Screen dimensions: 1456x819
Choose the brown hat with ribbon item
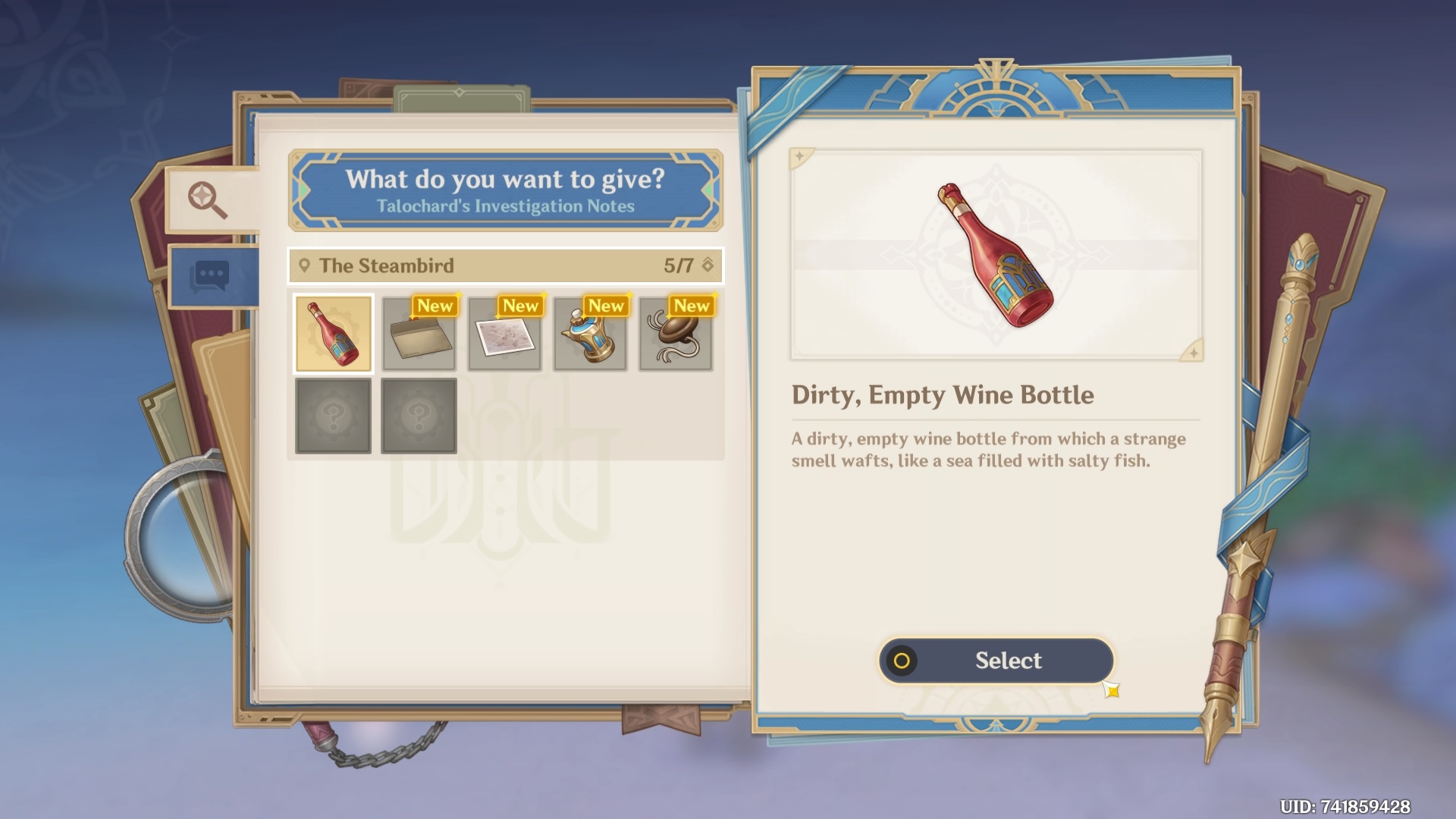pos(676,334)
